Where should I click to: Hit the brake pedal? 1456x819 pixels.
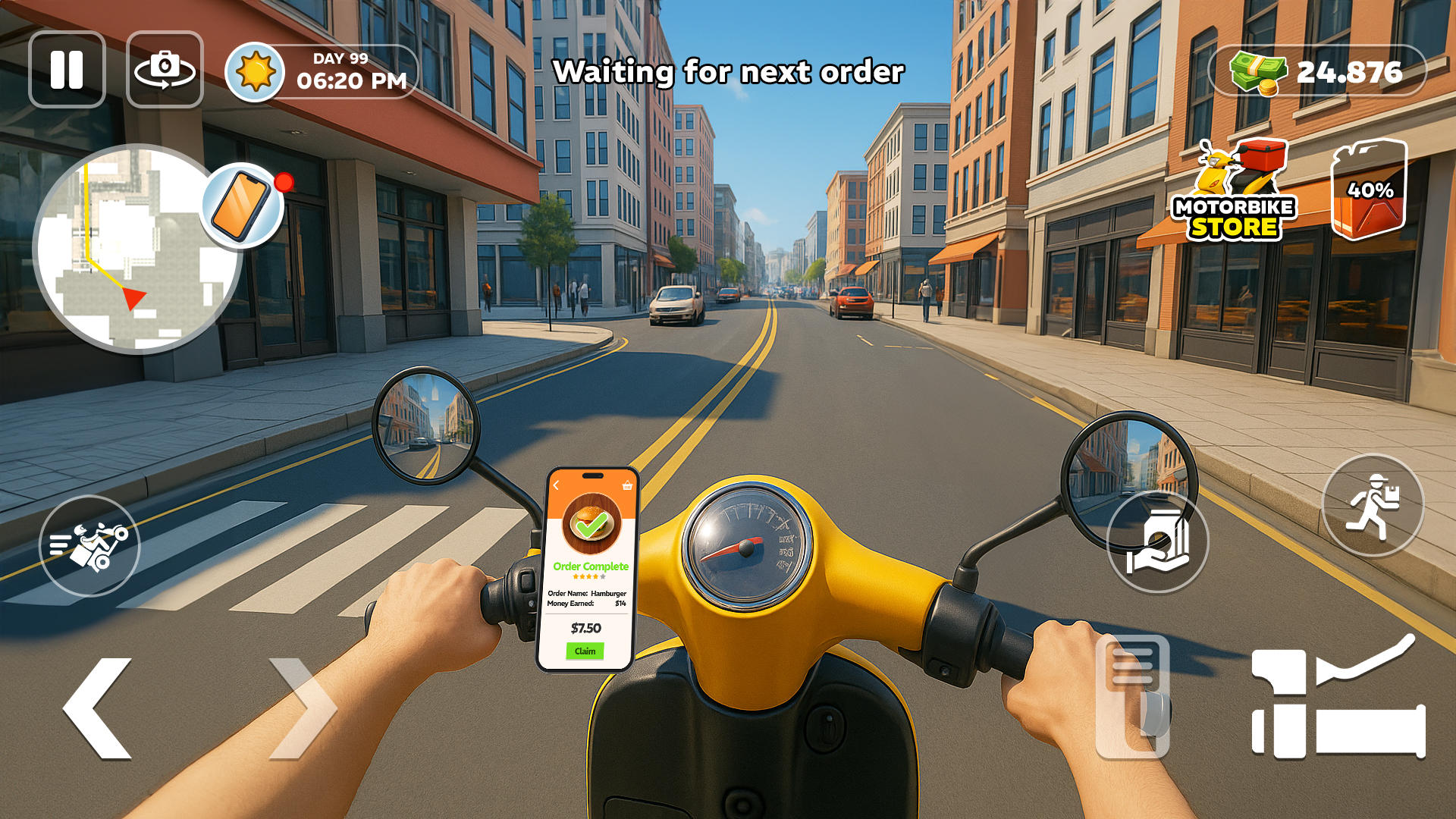[x=1133, y=698]
